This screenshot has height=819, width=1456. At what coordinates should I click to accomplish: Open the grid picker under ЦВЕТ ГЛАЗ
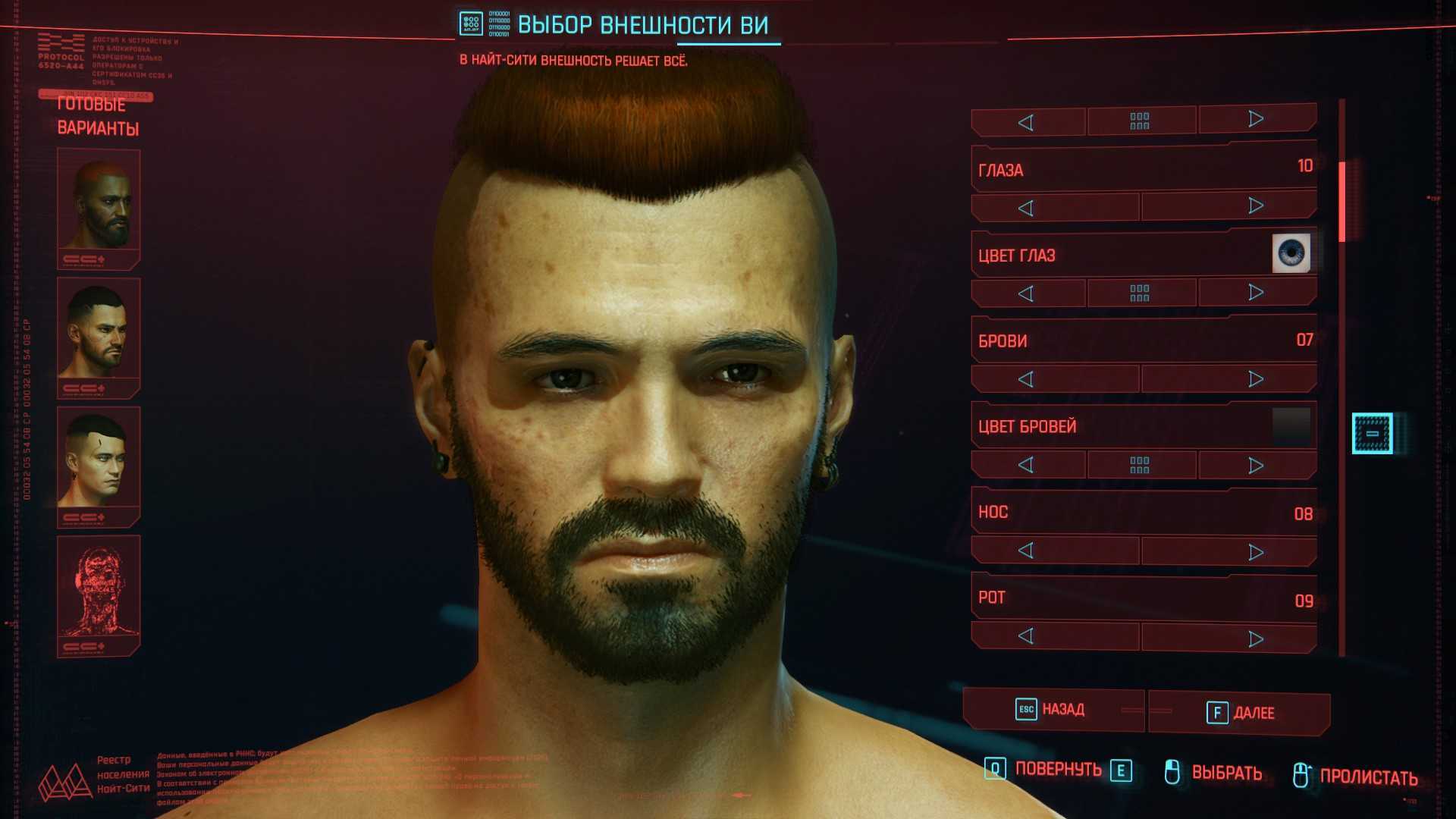click(1140, 293)
